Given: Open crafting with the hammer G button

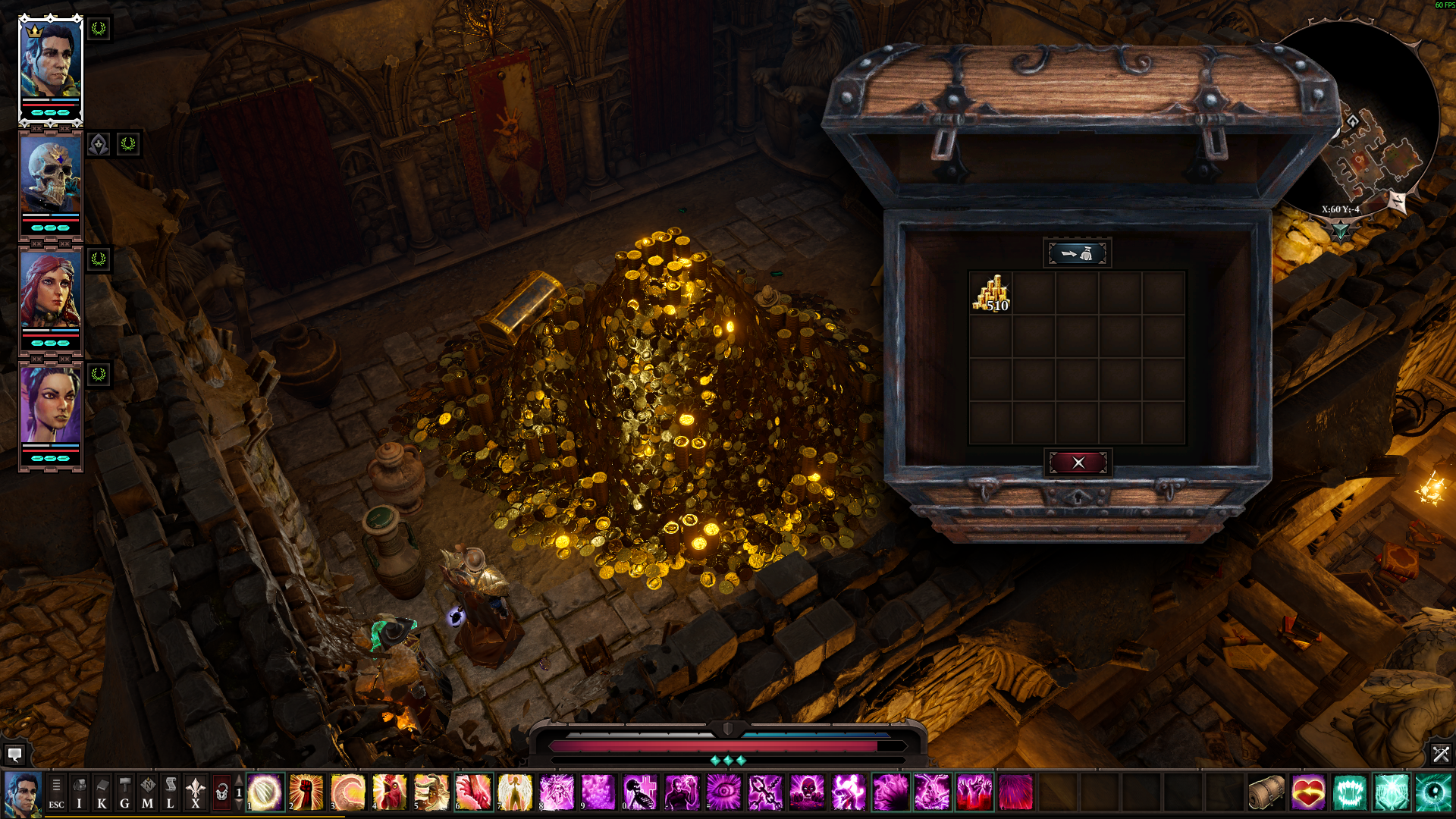Looking at the screenshot, I should pyautogui.click(x=124, y=793).
